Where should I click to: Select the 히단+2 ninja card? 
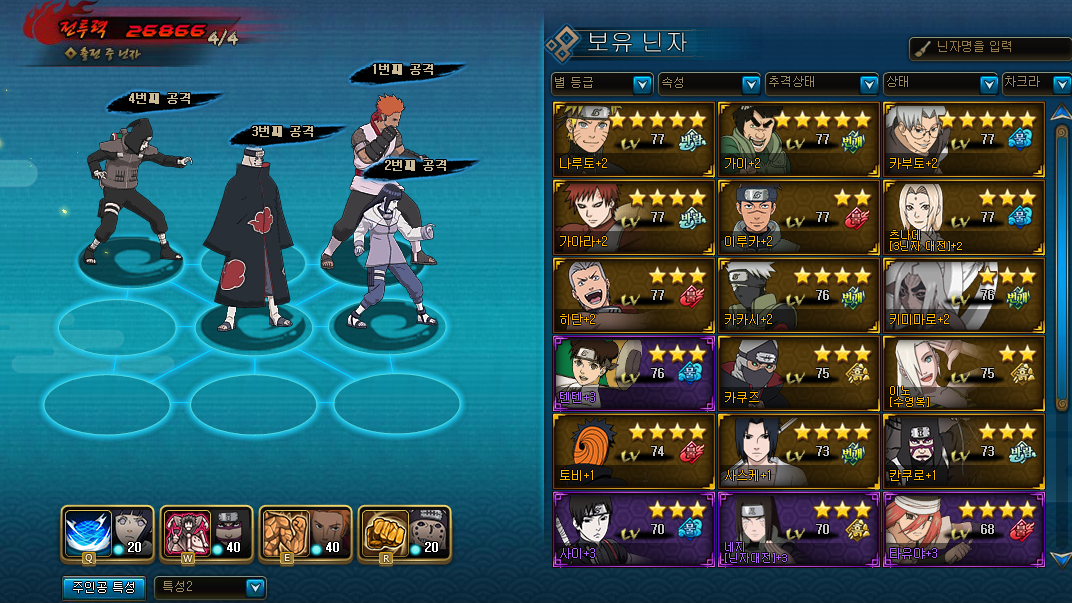tap(634, 294)
